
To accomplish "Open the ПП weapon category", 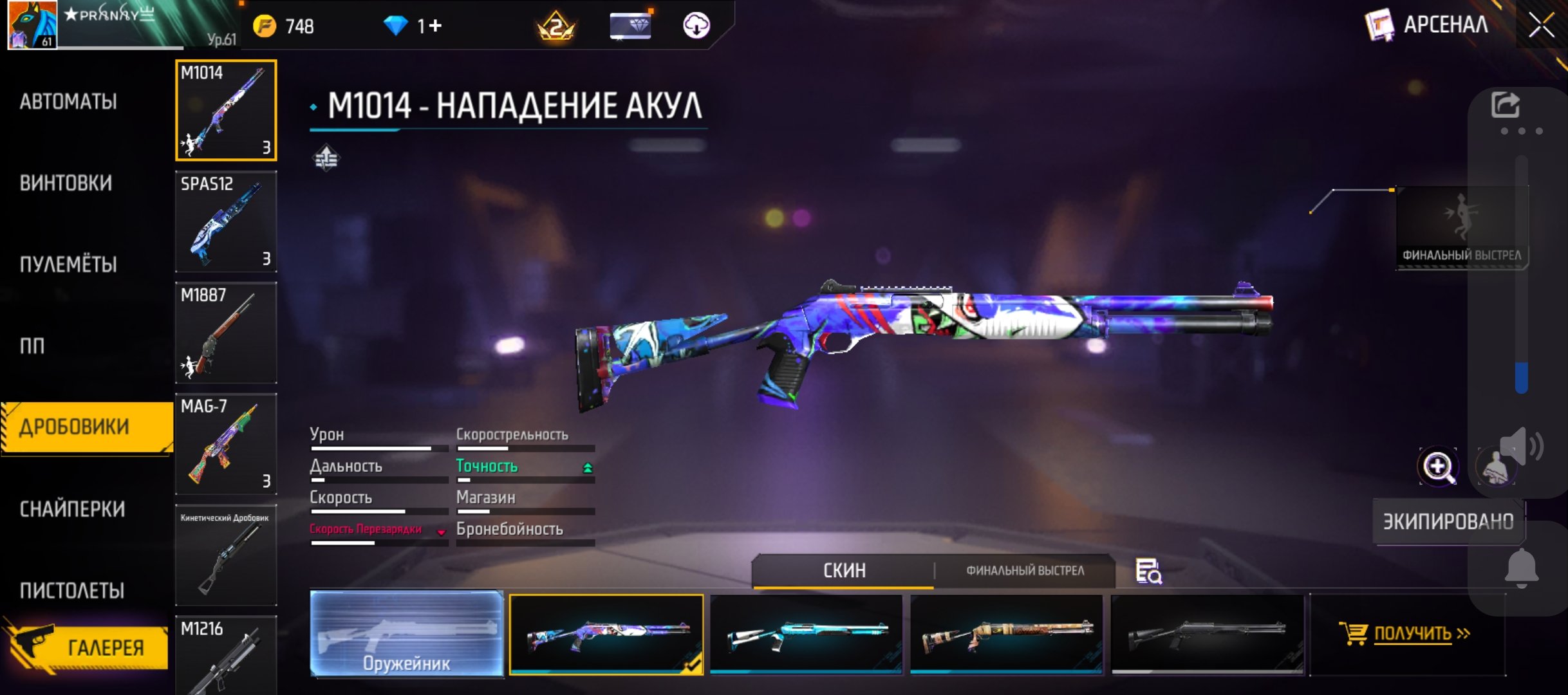I will [x=32, y=346].
